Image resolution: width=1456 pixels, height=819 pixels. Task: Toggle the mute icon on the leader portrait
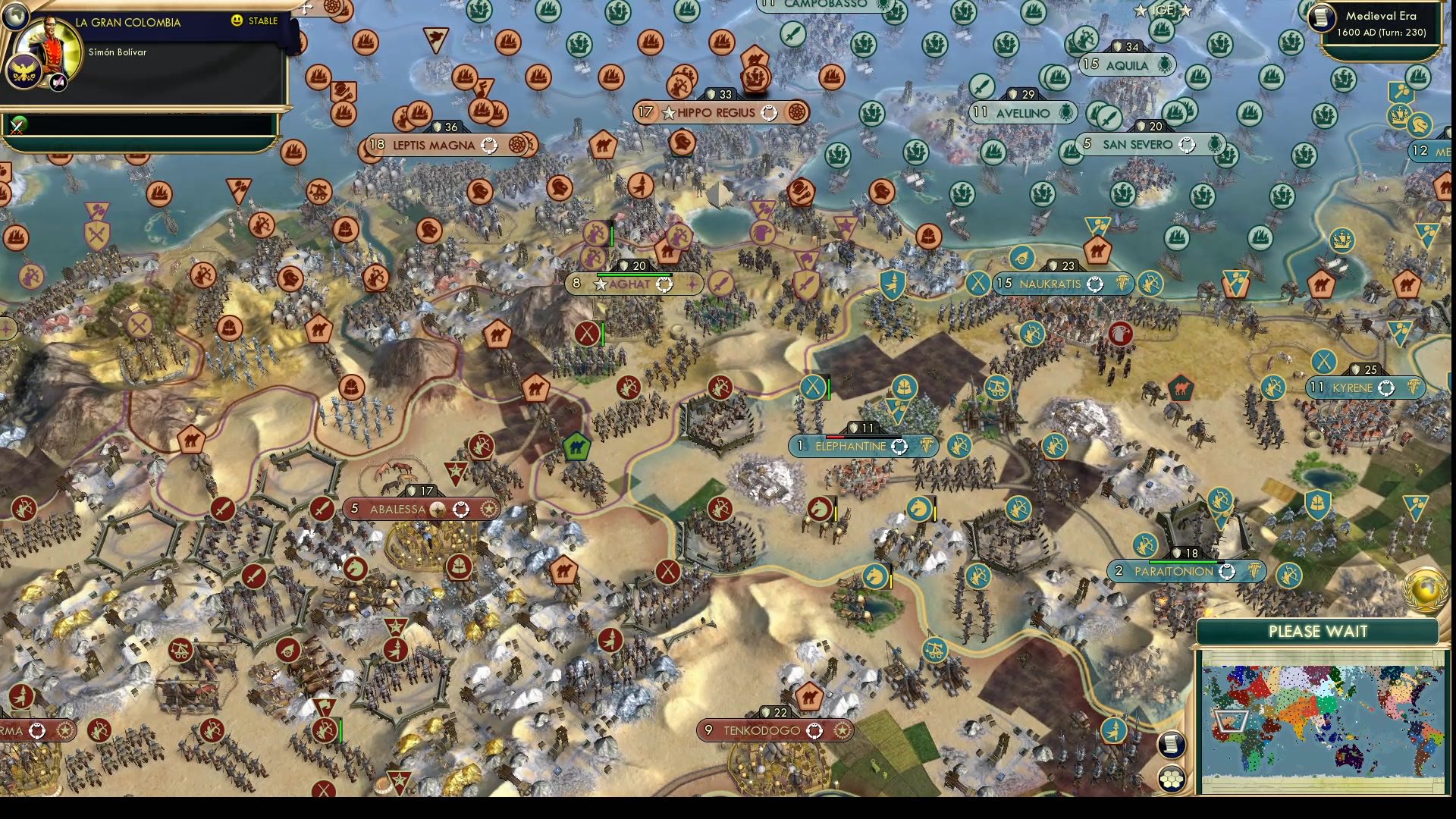click(58, 82)
